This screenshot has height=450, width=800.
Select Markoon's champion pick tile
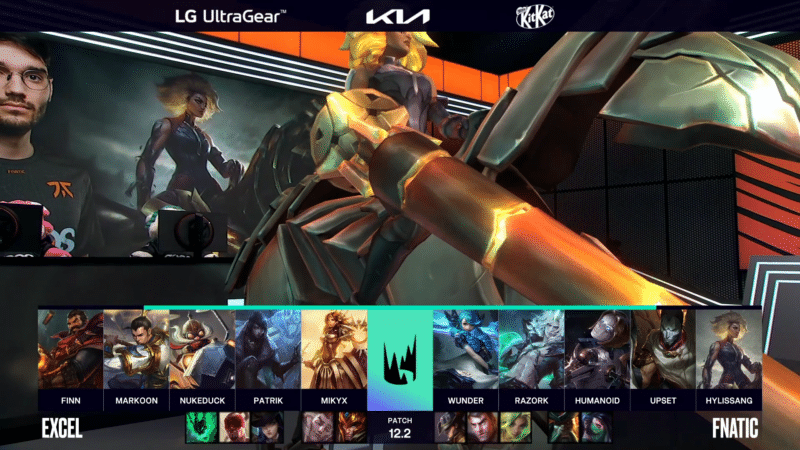(x=136, y=350)
